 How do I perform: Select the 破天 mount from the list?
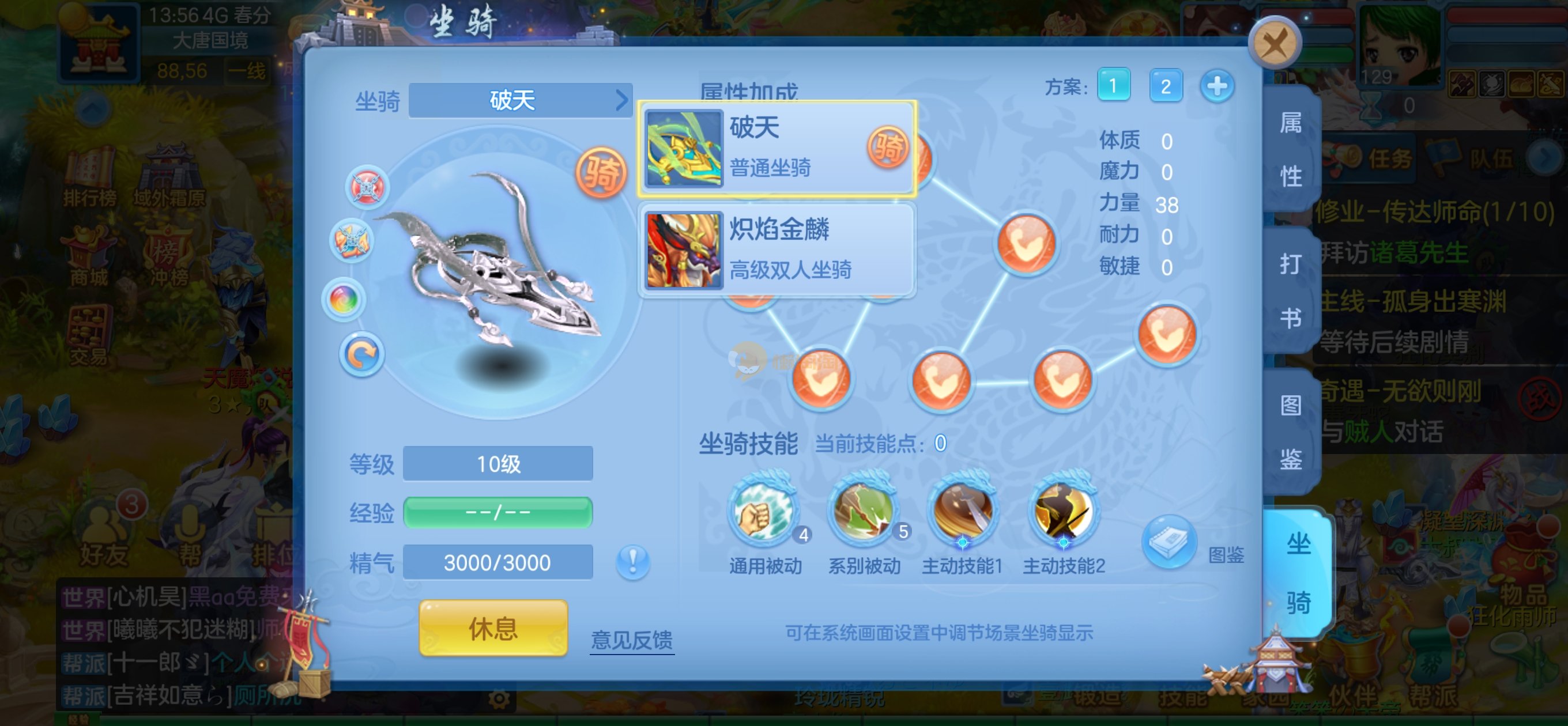pos(776,149)
